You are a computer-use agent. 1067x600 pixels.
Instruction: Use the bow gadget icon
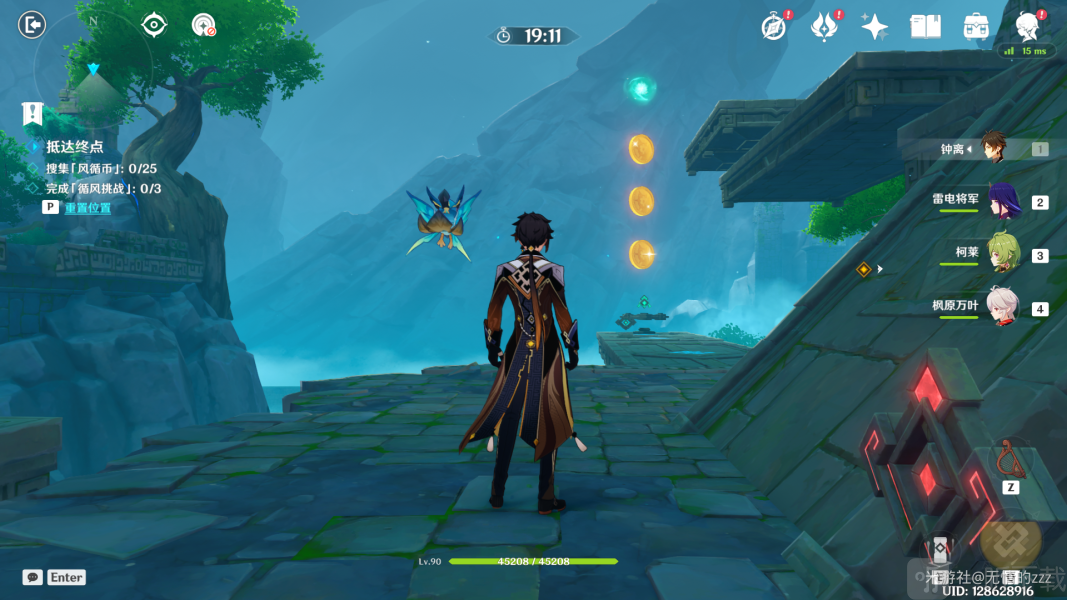1010,459
